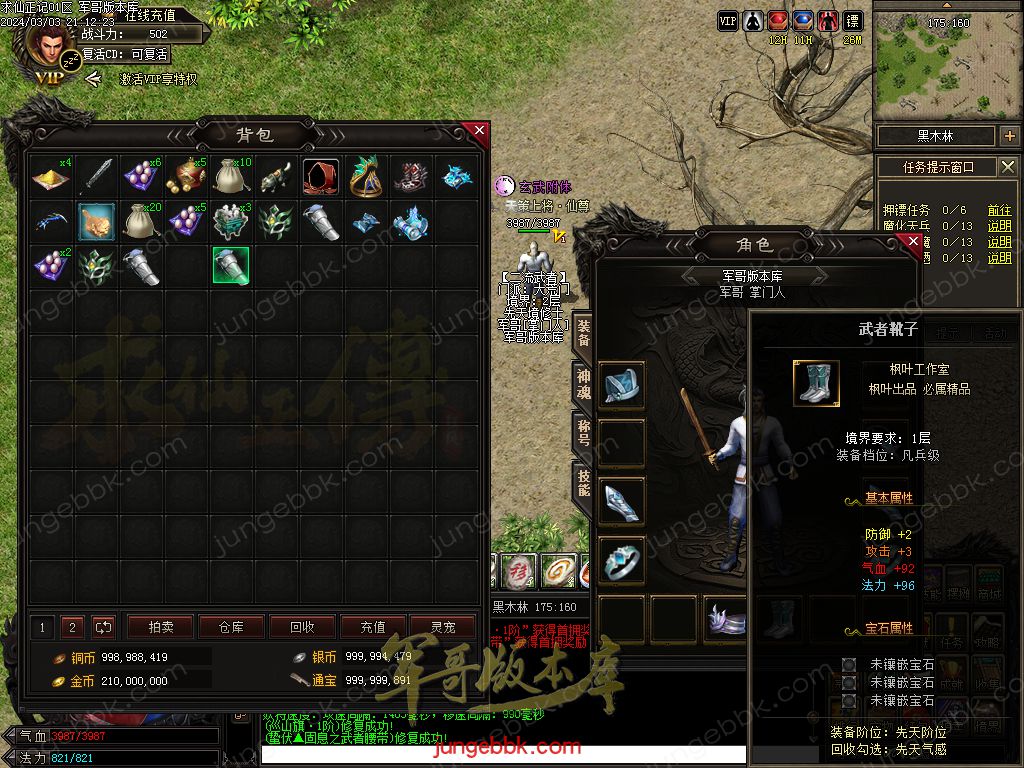Viewport: 1024px width, 768px height.
Task: Click the 回收 recycle button
Action: [x=302, y=627]
